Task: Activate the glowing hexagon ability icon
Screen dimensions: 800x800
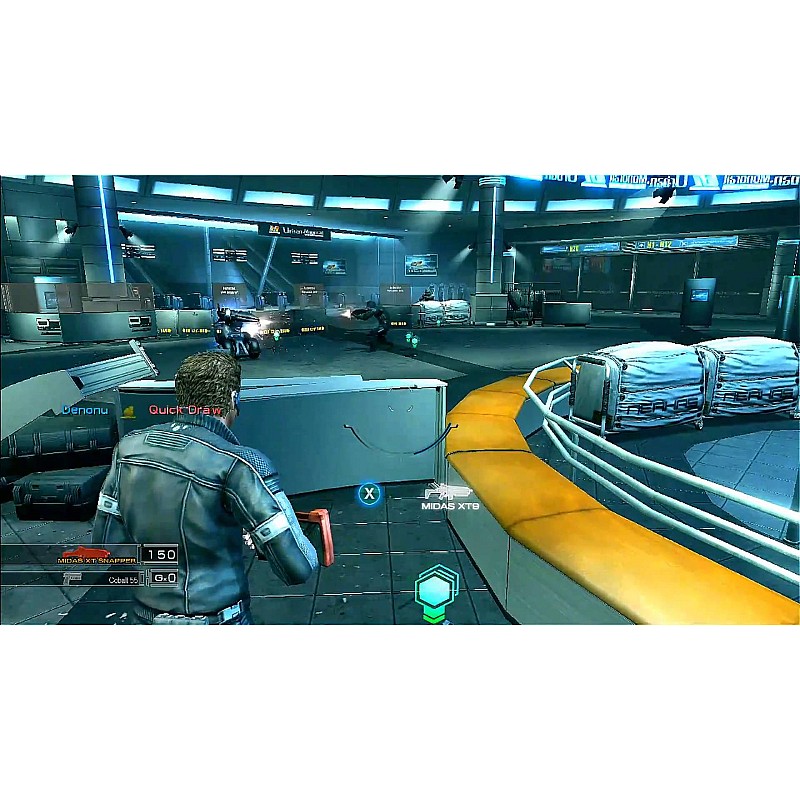Action: click(436, 590)
